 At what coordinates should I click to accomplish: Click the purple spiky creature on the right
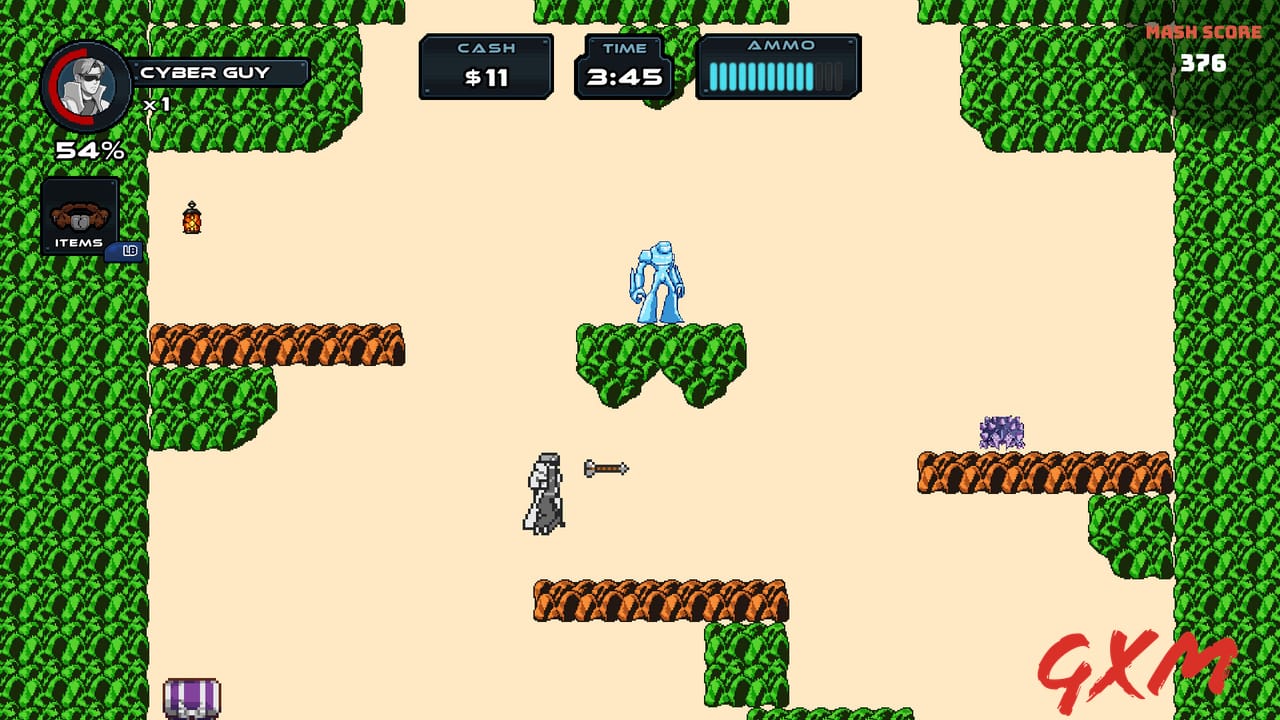1000,430
